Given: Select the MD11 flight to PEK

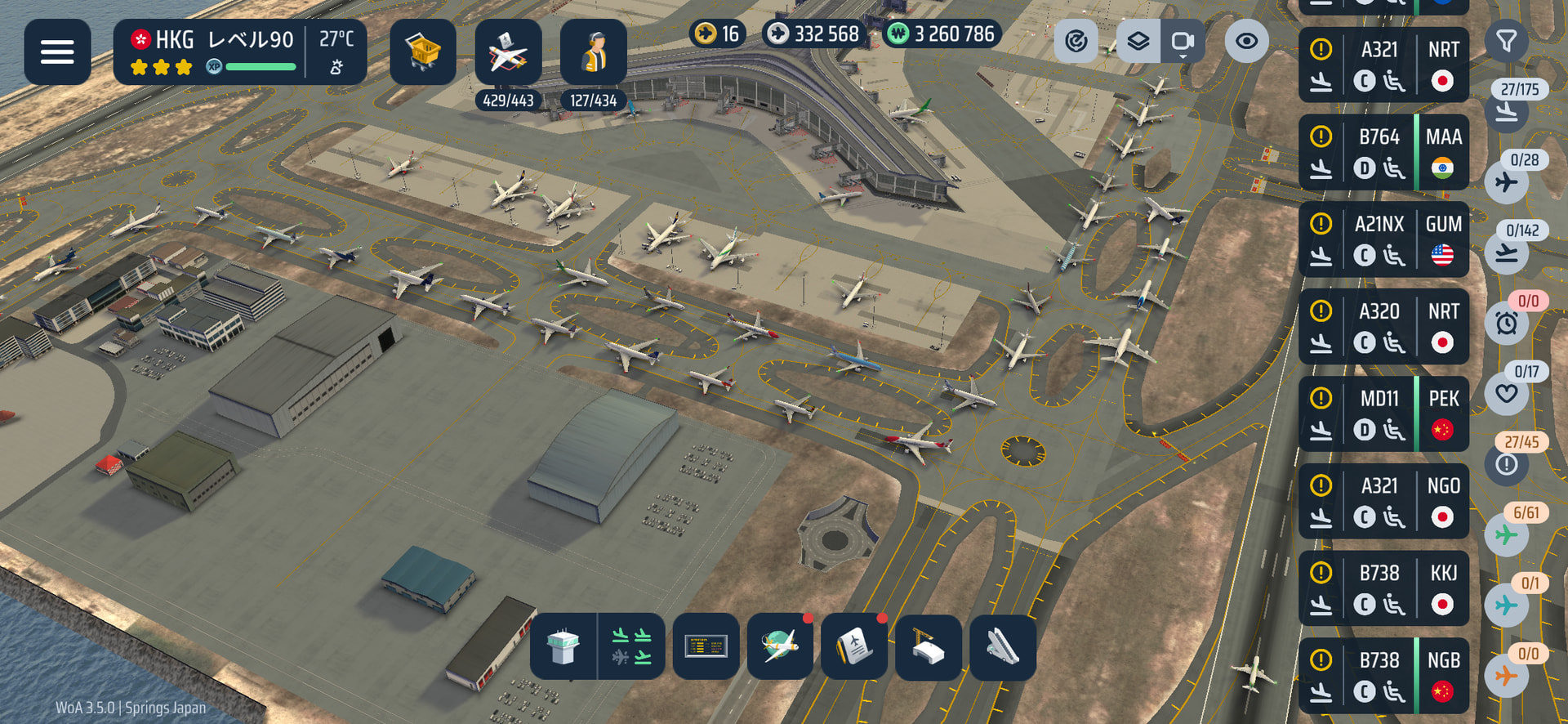Looking at the screenshot, I should [x=1383, y=414].
